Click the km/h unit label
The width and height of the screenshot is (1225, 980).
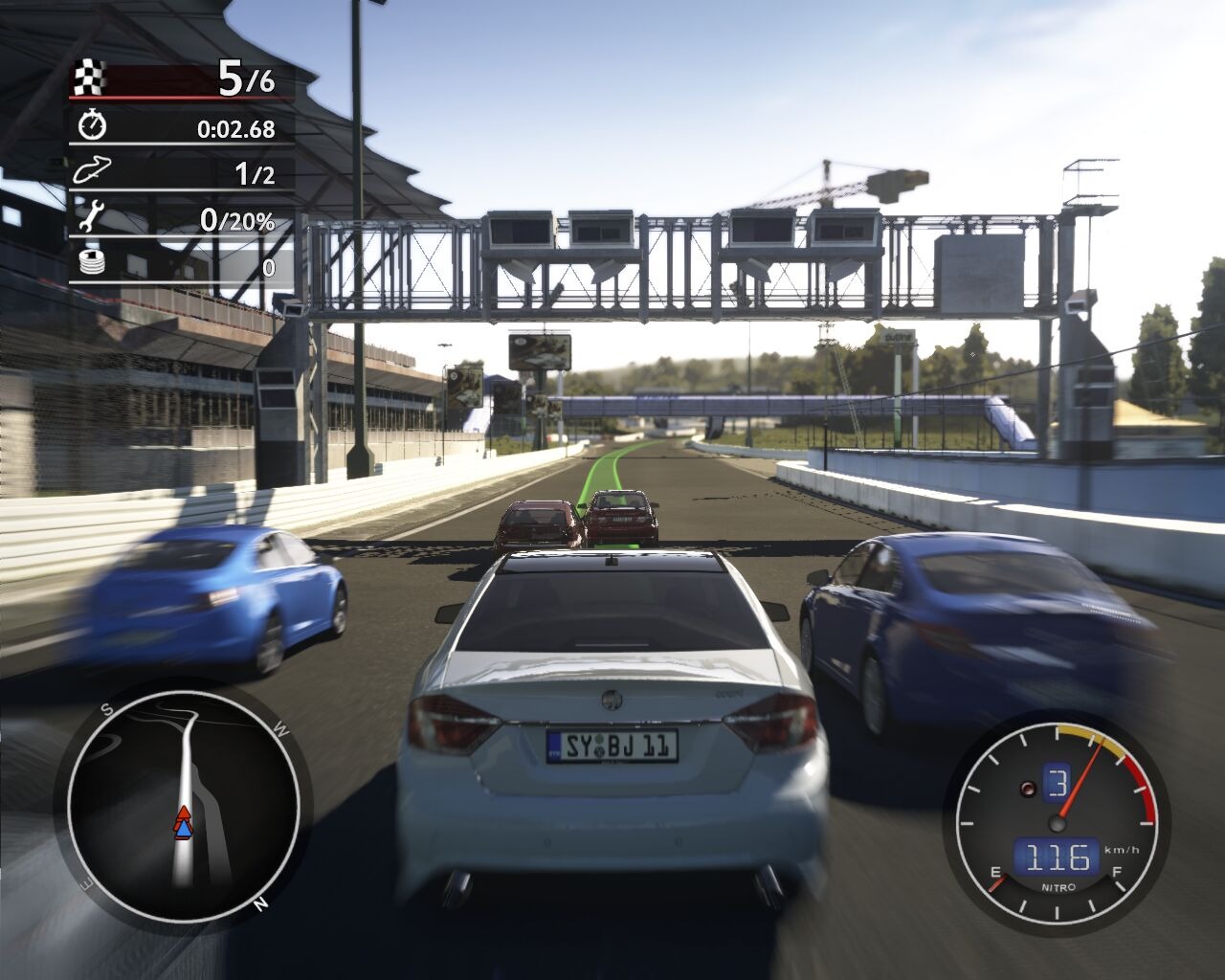1122,850
